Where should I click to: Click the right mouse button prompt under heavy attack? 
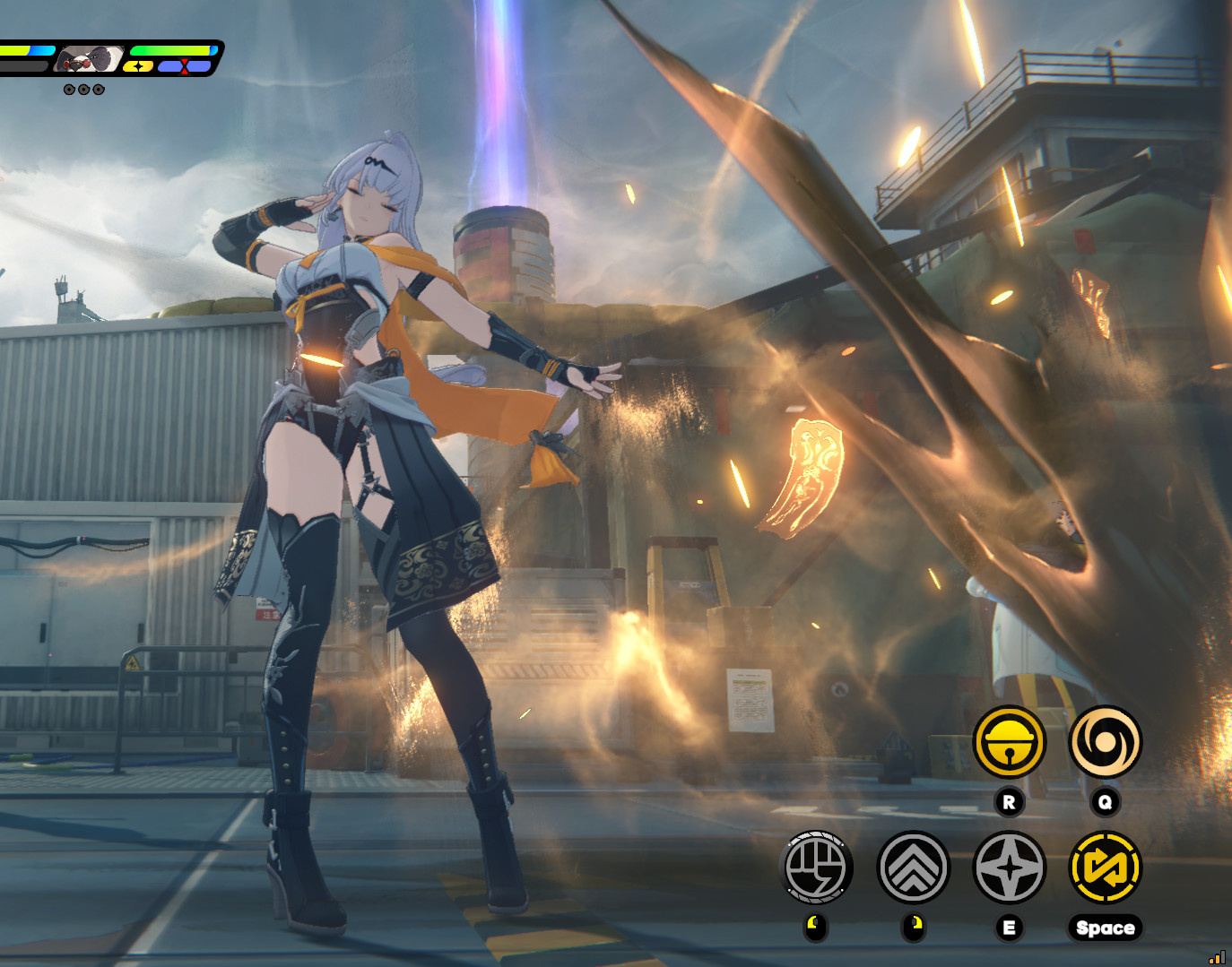pyautogui.click(x=913, y=926)
